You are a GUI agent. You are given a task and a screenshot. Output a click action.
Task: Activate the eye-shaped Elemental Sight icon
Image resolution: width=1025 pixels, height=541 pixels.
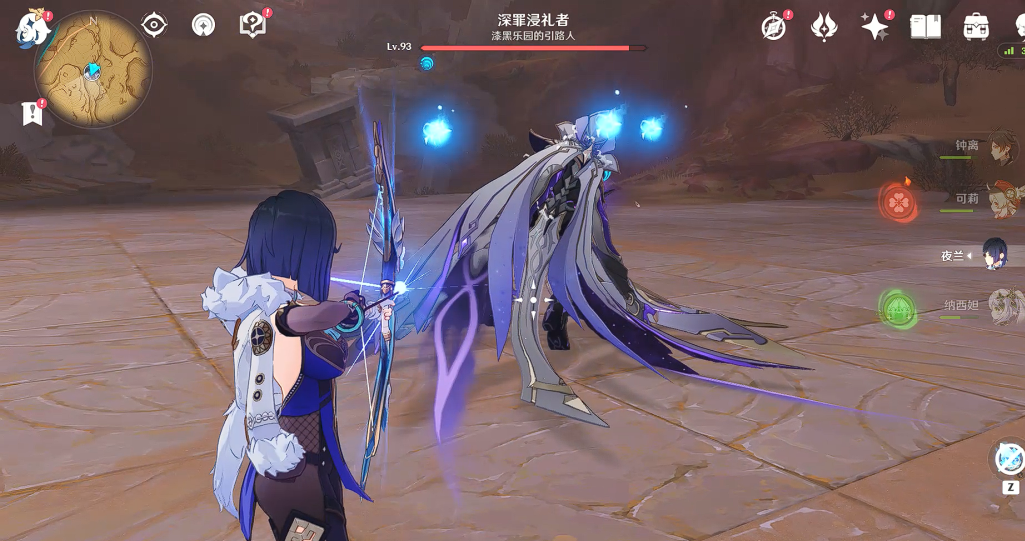point(154,25)
